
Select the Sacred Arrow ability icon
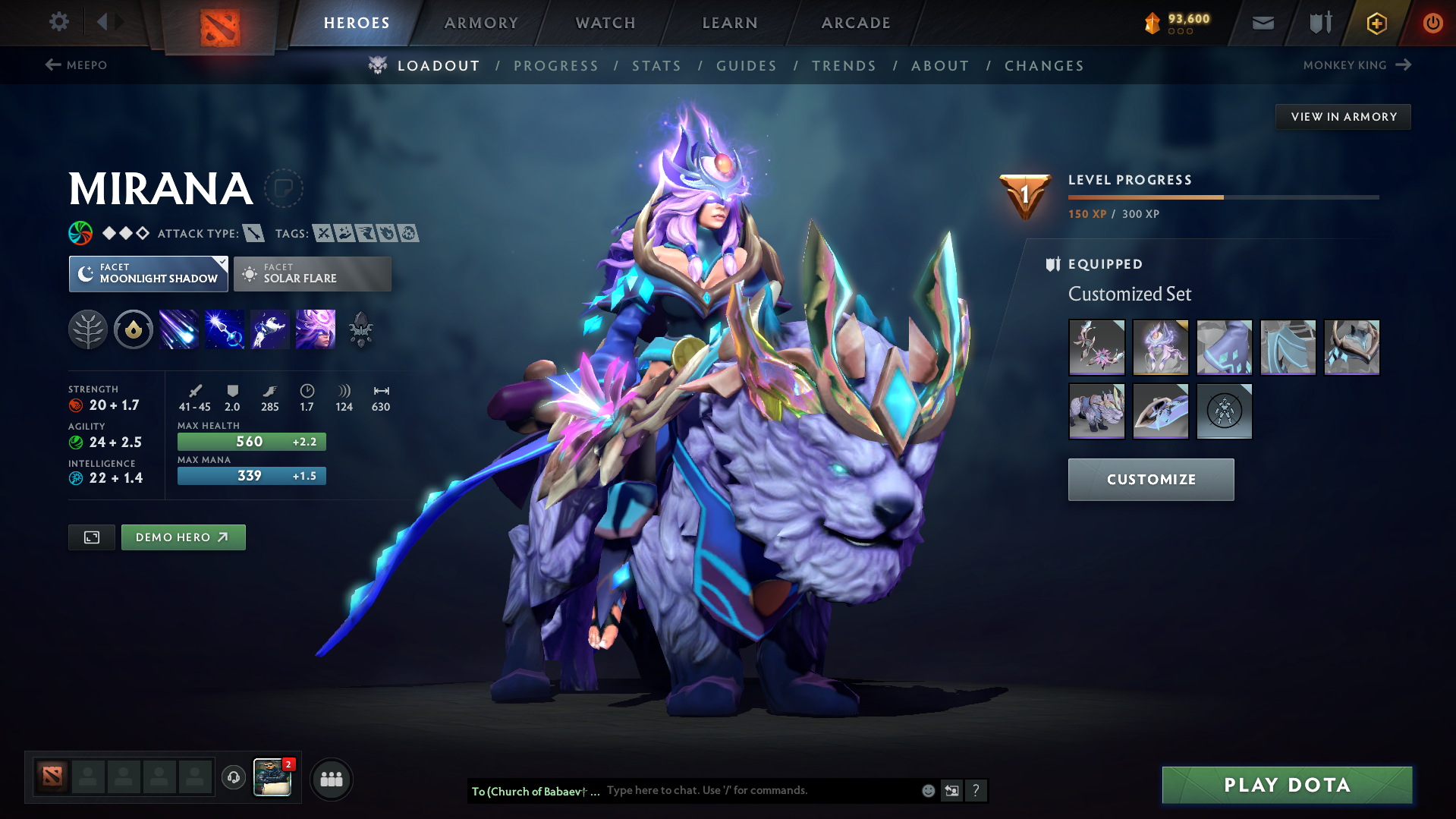point(225,329)
